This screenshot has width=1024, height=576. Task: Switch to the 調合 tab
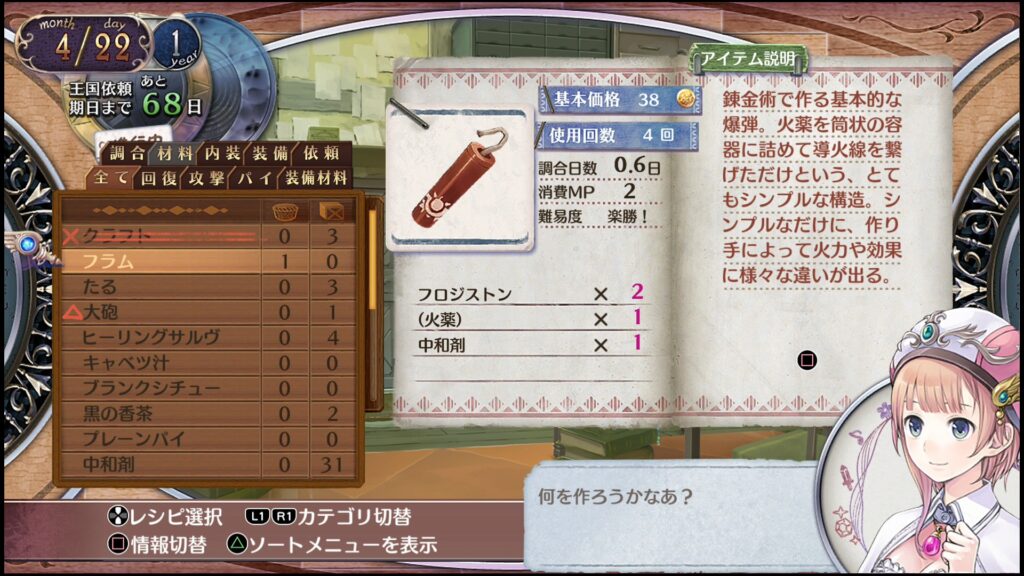(127, 154)
